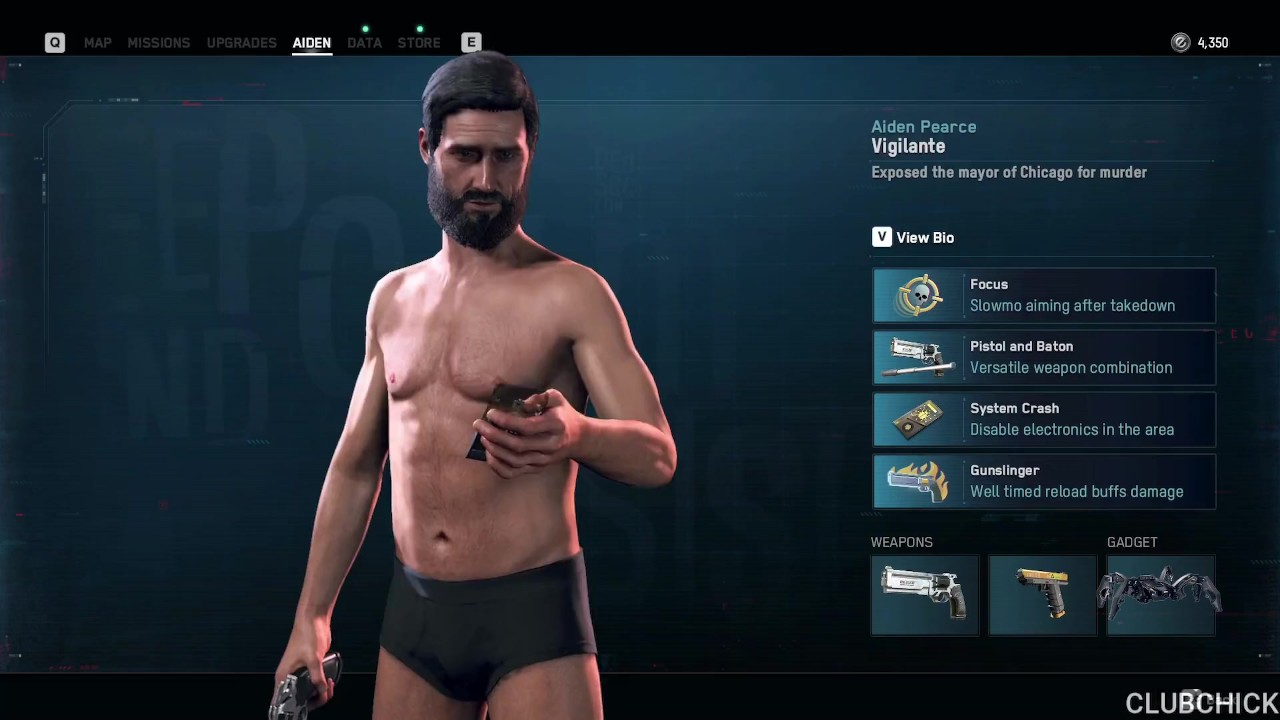Select the Focus ability row
The width and height of the screenshot is (1280, 720).
point(1043,295)
